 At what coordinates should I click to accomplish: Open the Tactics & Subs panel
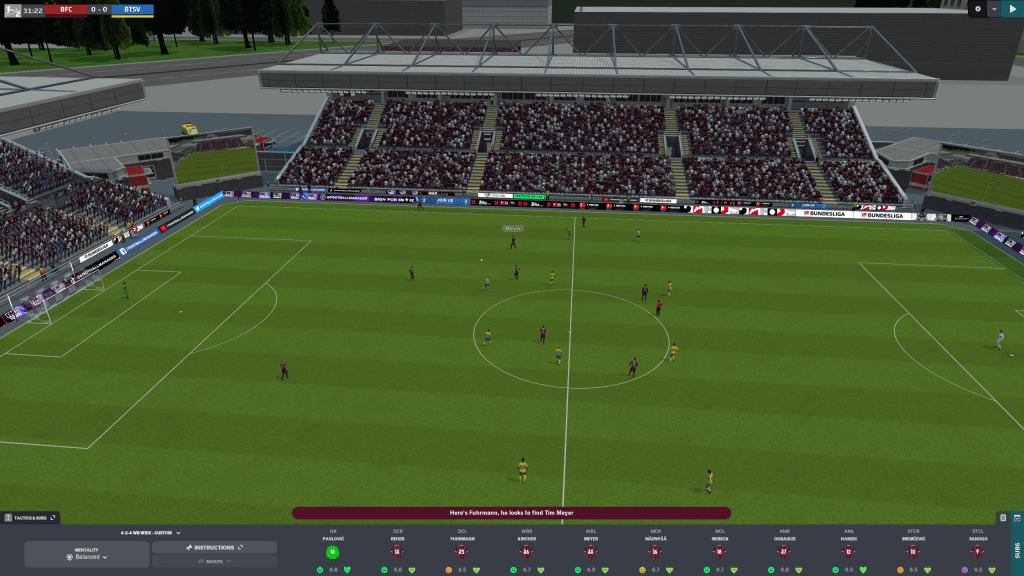tap(32, 518)
